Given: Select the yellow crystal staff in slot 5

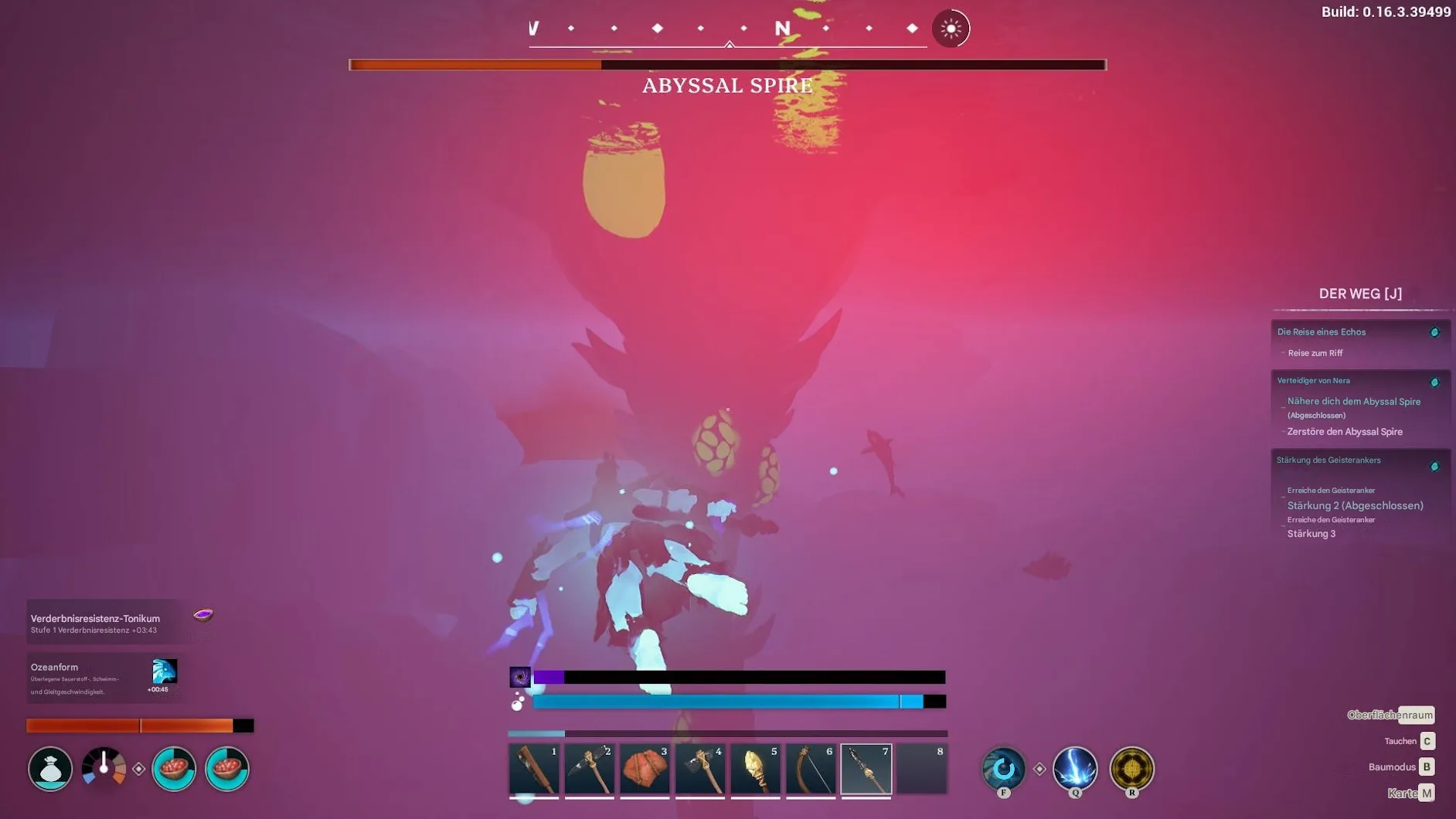Looking at the screenshot, I should coord(756,770).
